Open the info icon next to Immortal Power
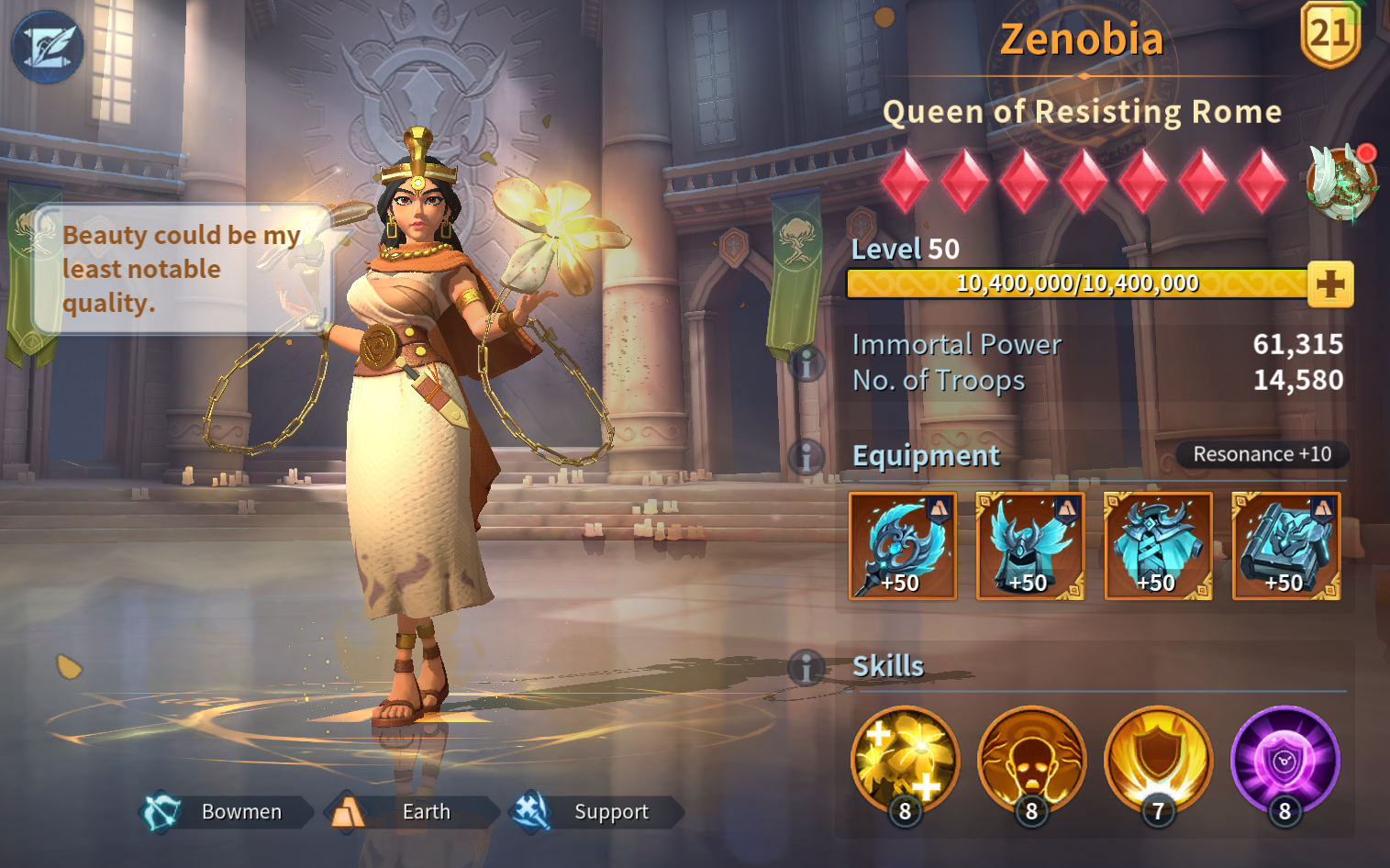 point(806,364)
